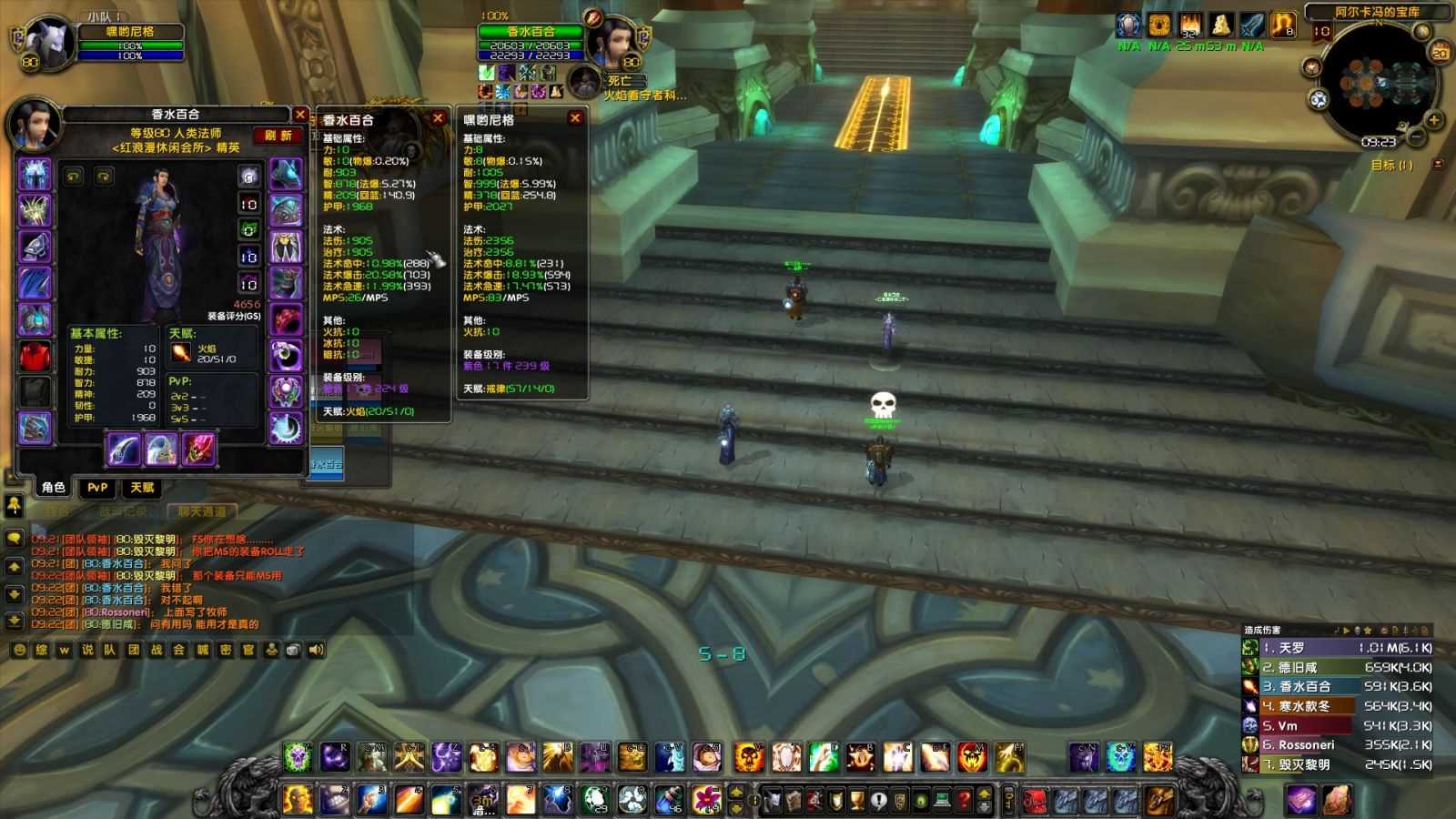1456x819 pixels.
Task: Open the 聊天通道 chat tab
Action: [202, 511]
